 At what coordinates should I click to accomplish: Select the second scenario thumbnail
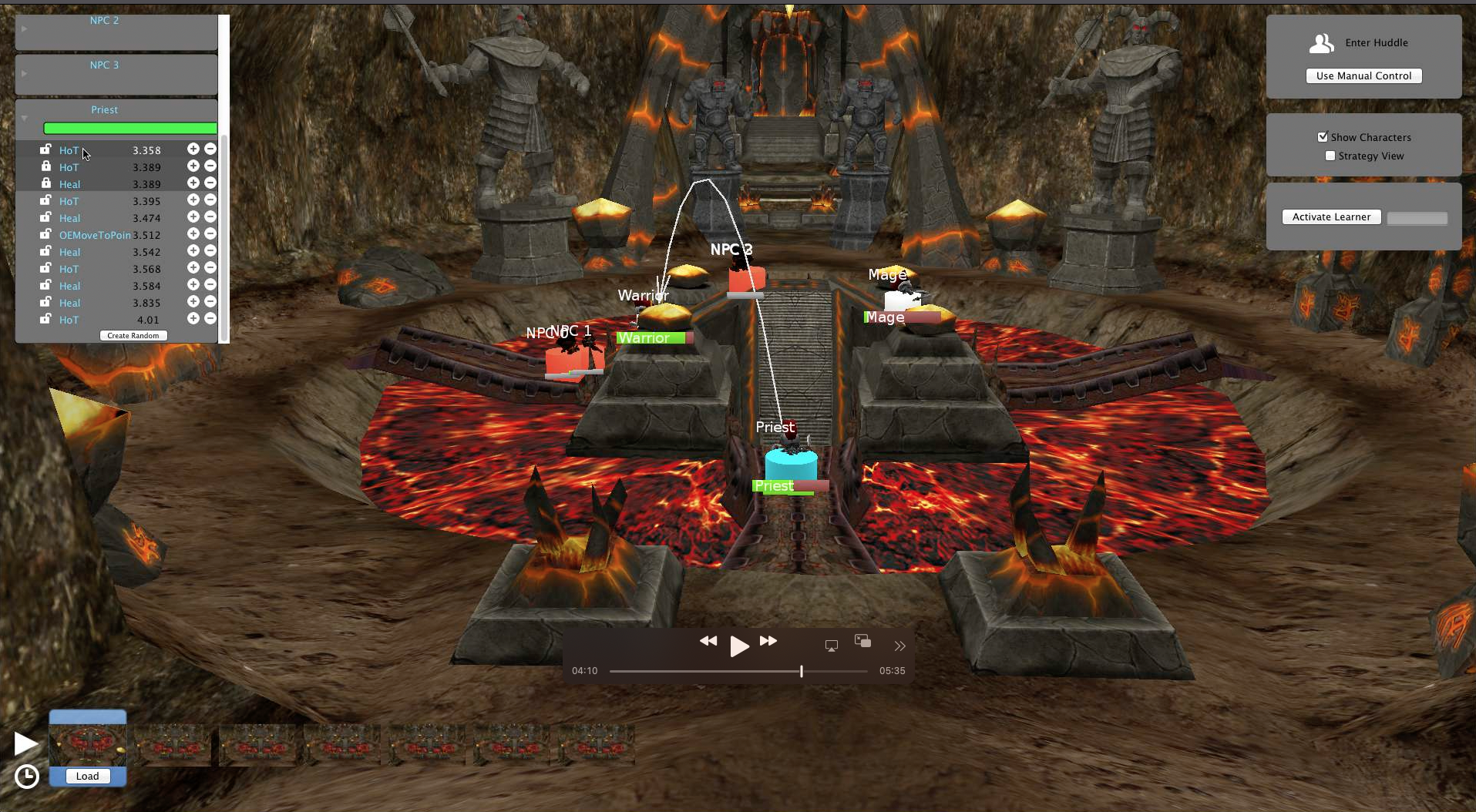coord(173,744)
